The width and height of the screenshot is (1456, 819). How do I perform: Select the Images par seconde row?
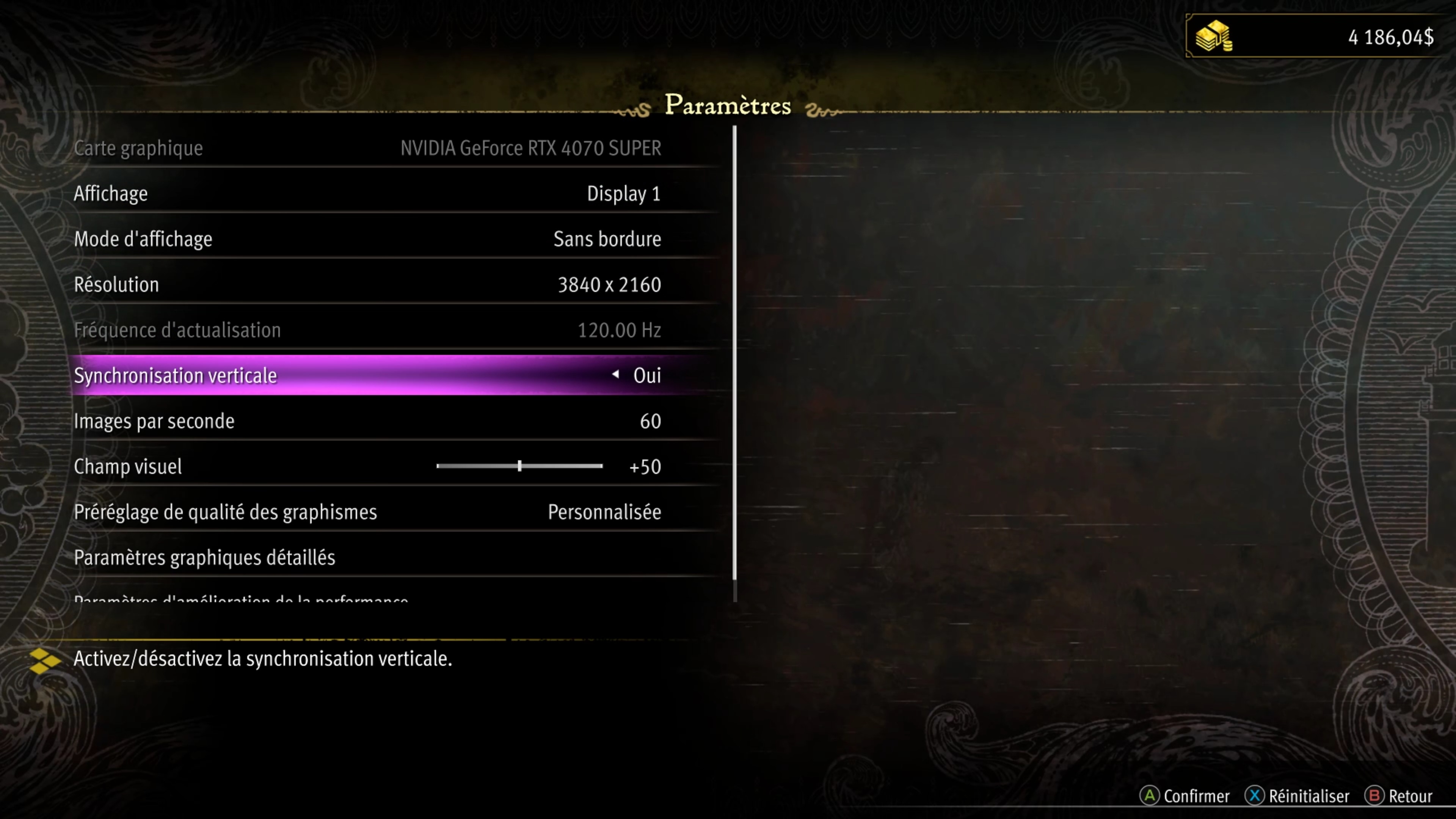click(367, 422)
